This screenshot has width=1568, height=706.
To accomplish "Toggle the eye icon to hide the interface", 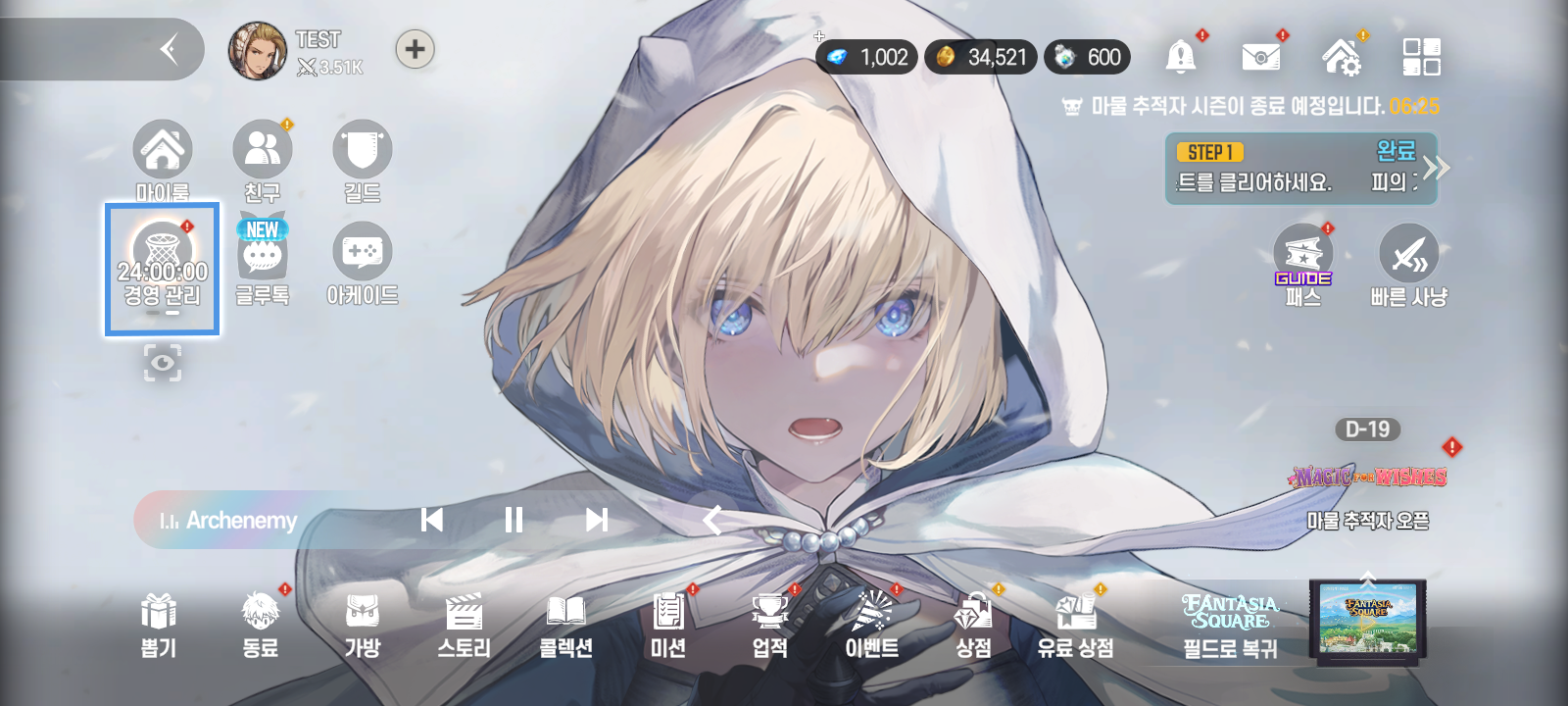I will [x=163, y=363].
